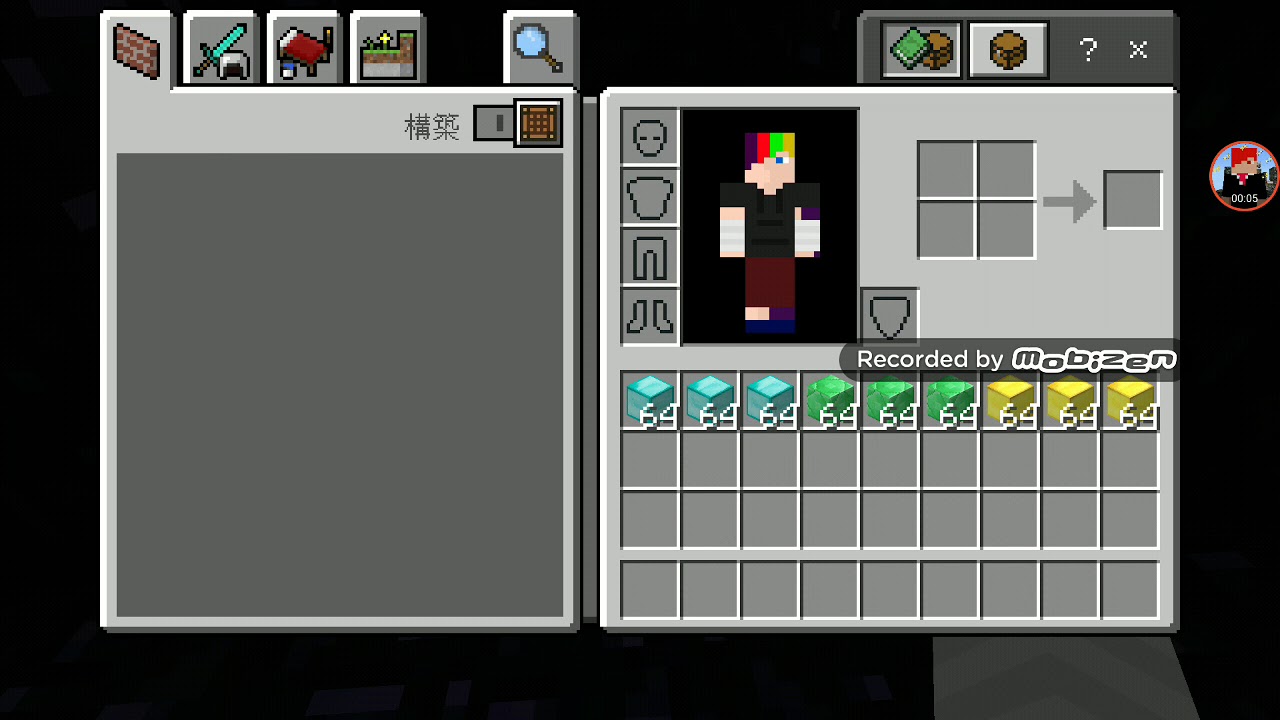Click the player avatar preview model

click(x=768, y=224)
